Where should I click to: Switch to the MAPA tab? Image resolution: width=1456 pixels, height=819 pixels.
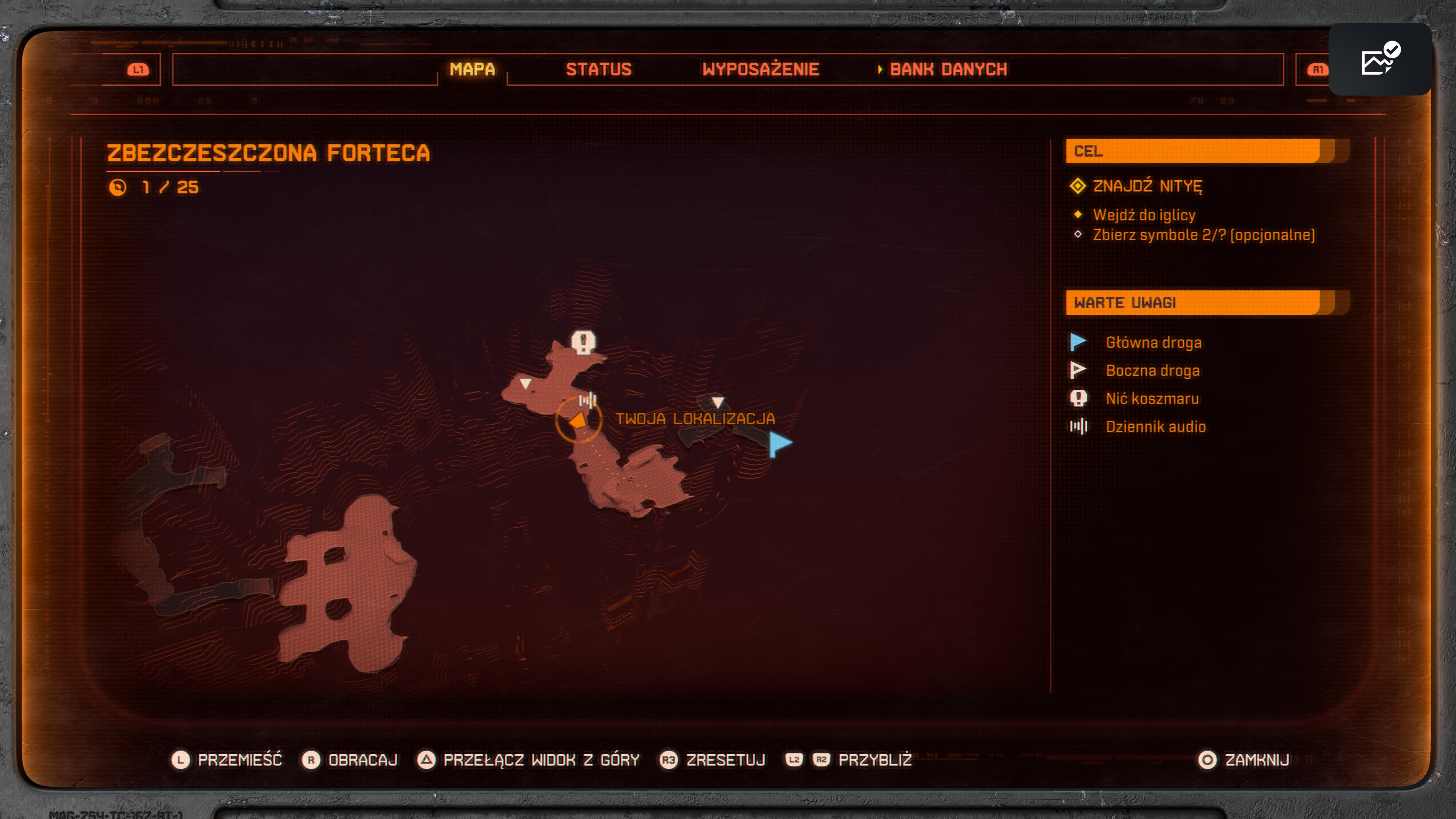(x=472, y=69)
